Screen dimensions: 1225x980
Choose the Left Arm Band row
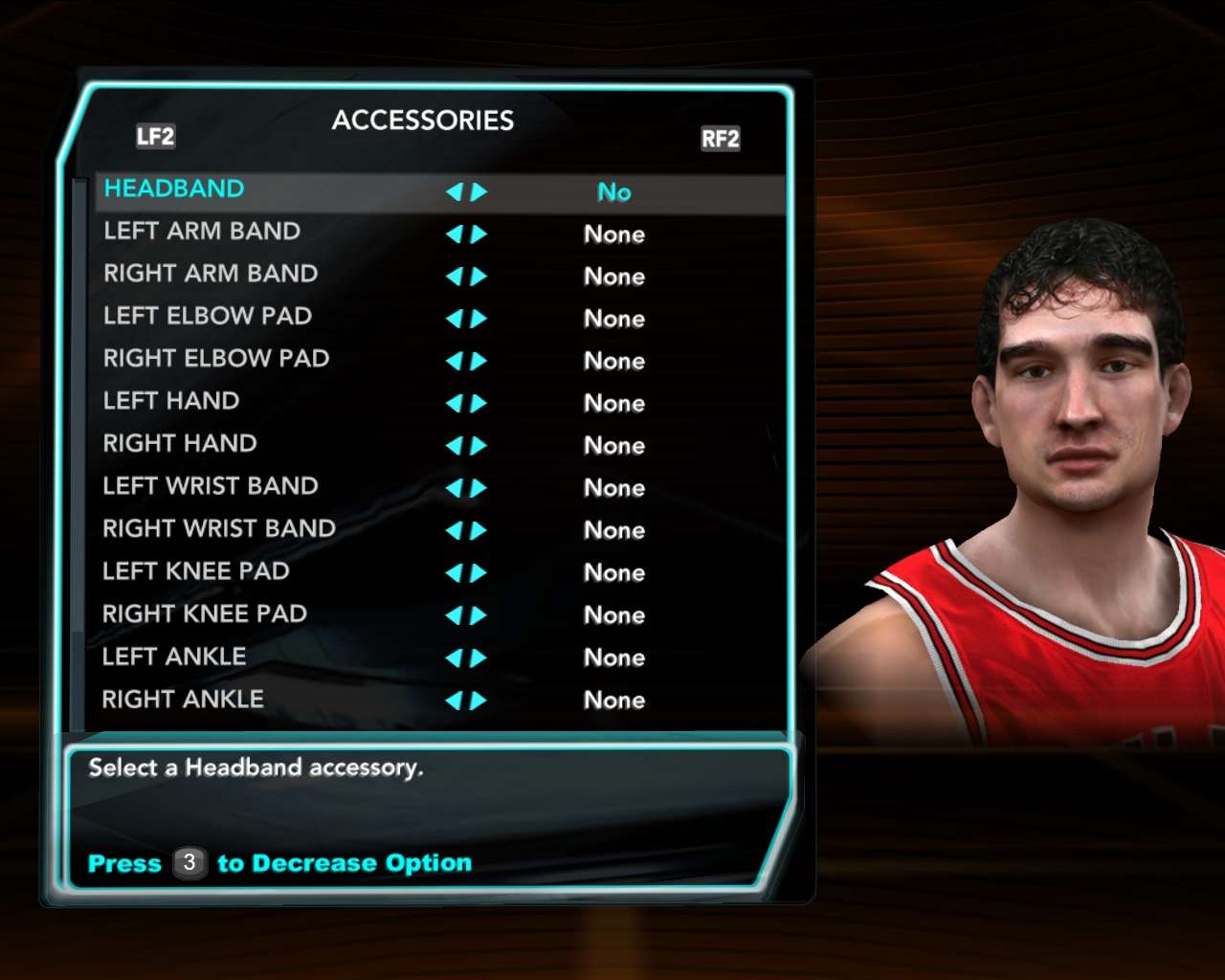(202, 232)
